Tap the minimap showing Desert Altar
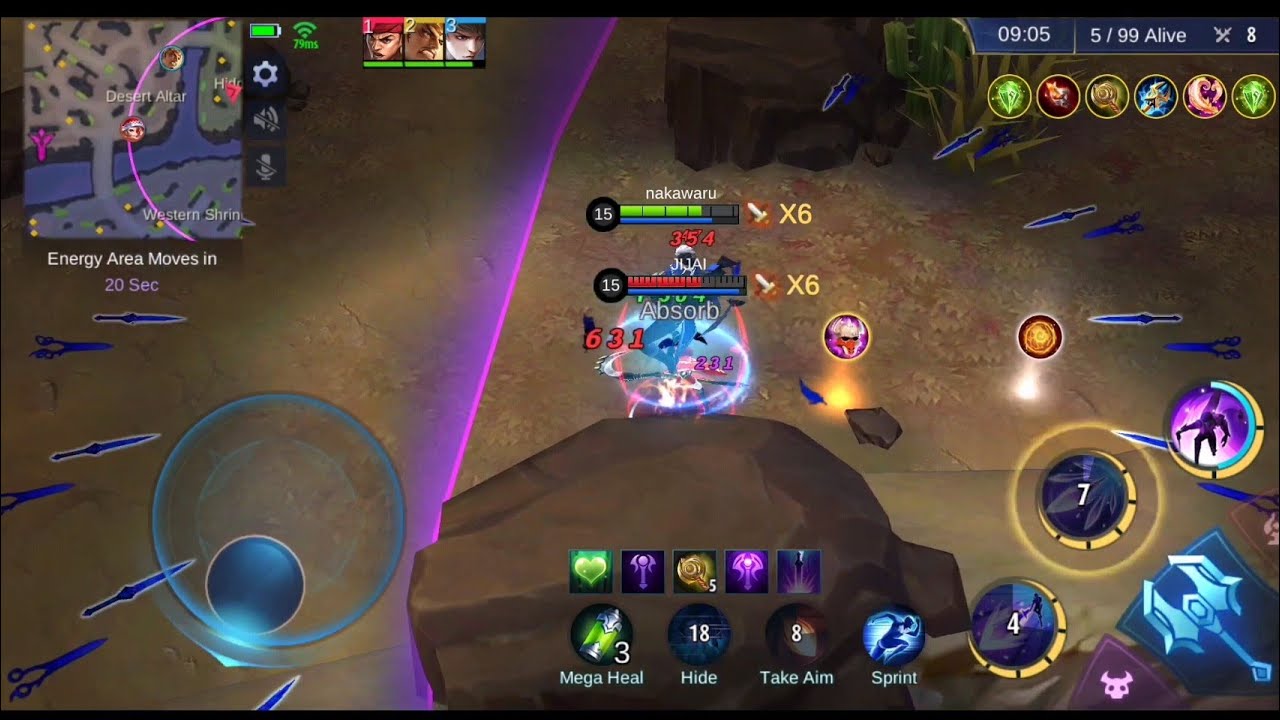Viewport: 1280px width, 720px height. (x=133, y=128)
